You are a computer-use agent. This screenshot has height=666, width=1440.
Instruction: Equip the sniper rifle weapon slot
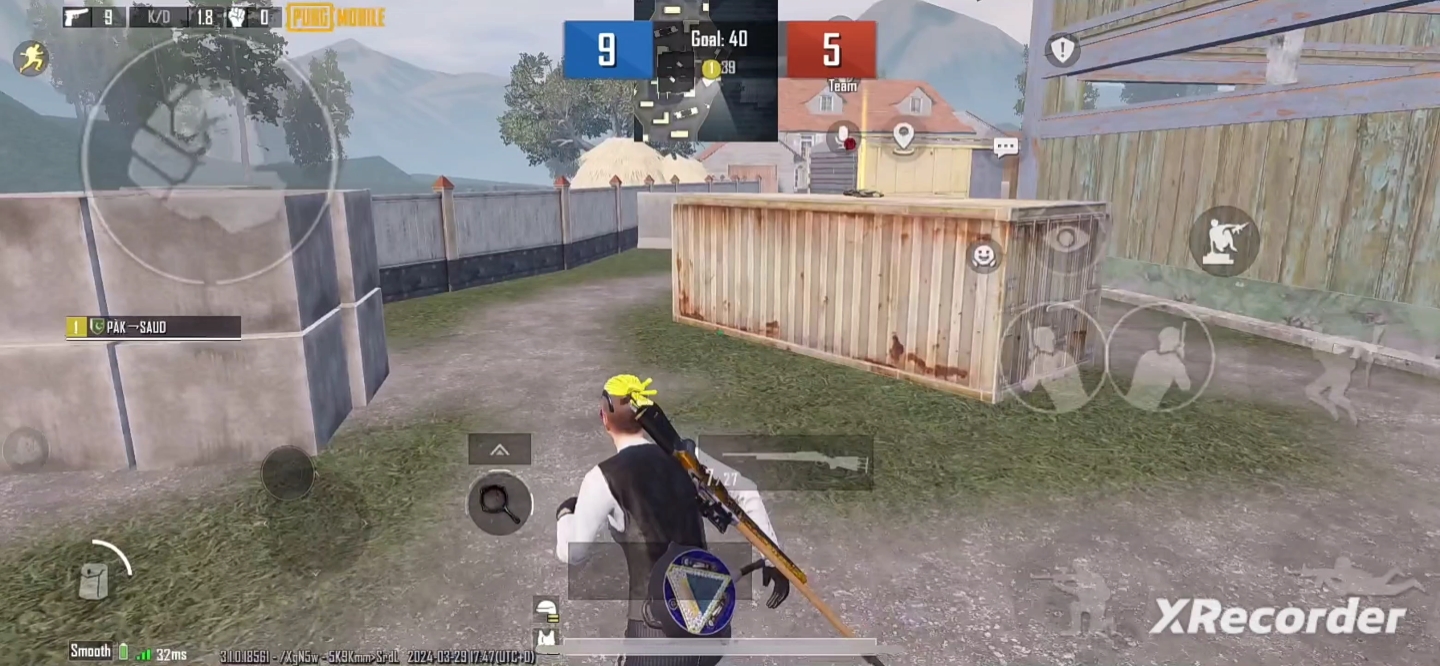tap(785, 462)
